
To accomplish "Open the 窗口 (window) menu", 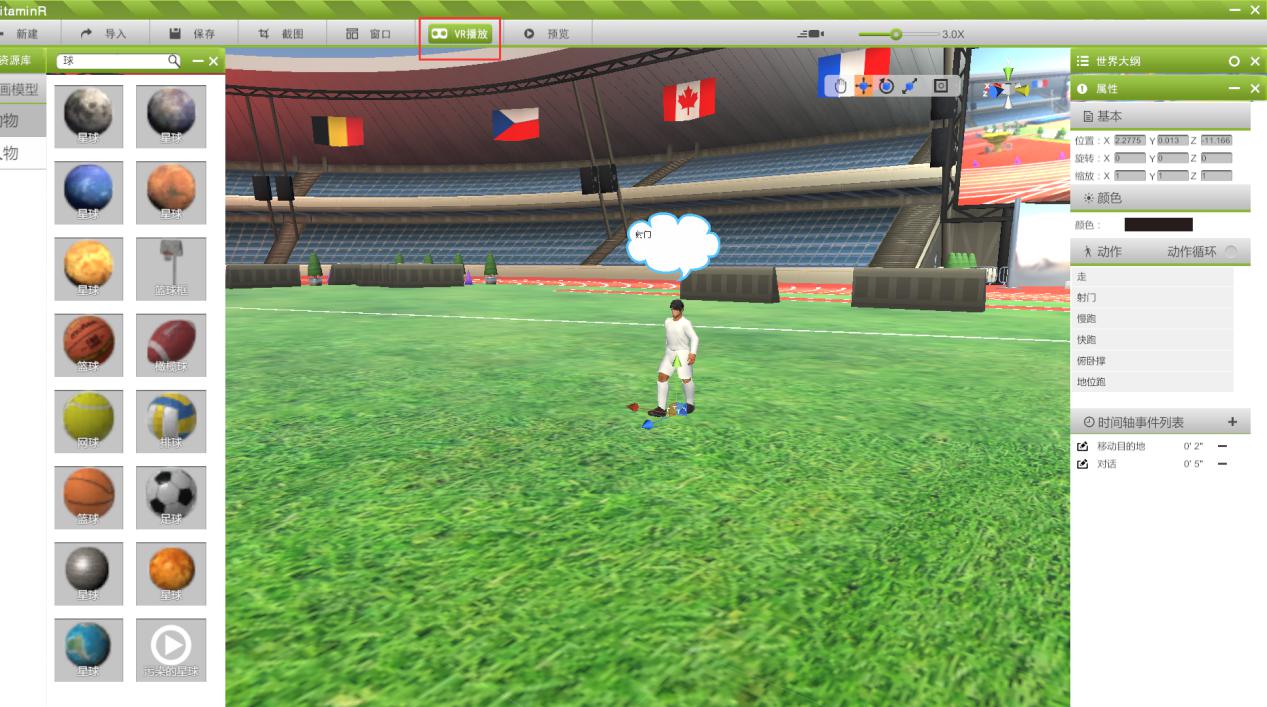I will tap(369, 34).
